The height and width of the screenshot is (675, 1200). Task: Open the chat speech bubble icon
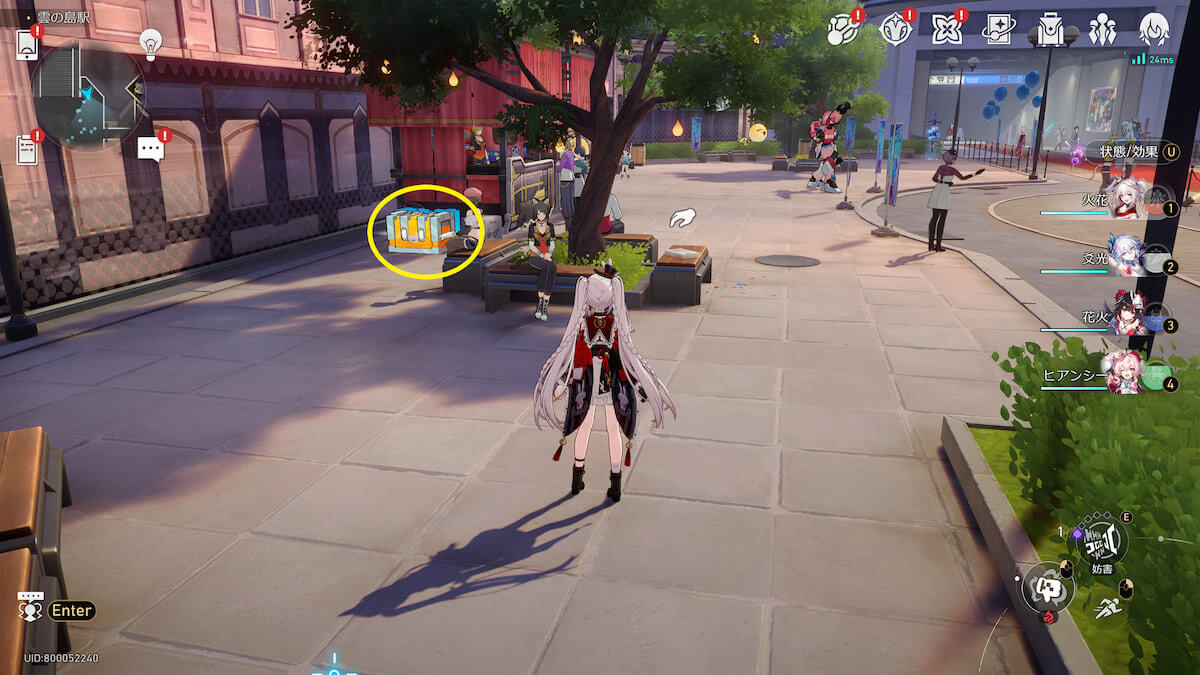pyautogui.click(x=150, y=149)
